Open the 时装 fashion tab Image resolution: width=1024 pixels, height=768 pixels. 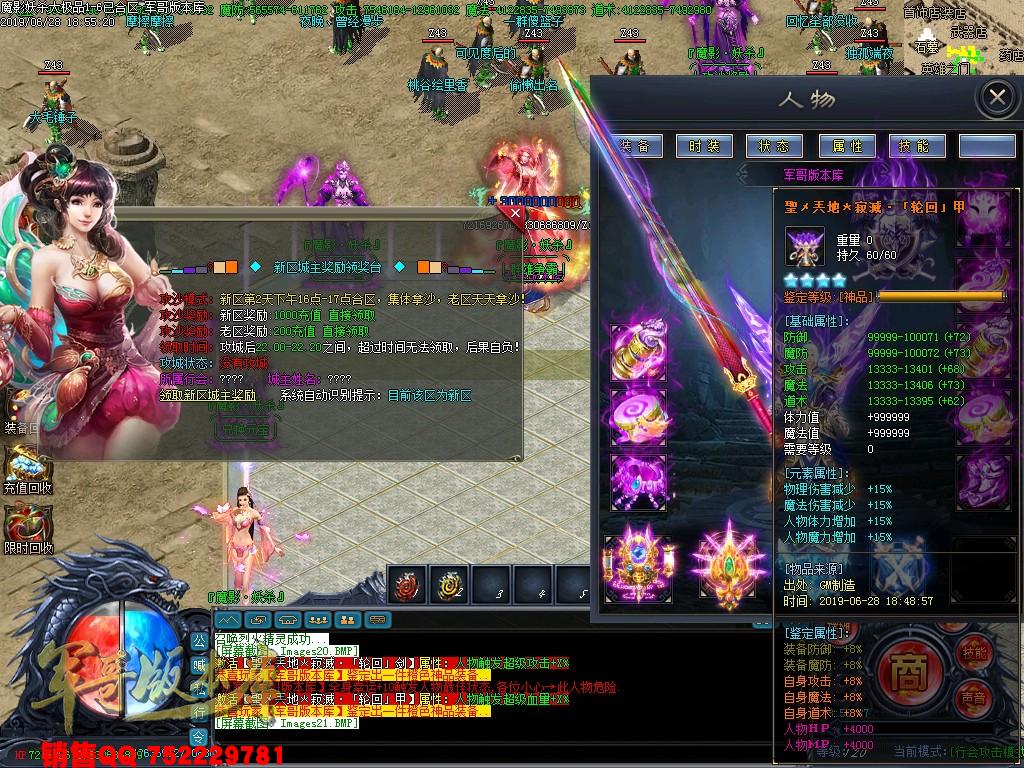click(703, 146)
